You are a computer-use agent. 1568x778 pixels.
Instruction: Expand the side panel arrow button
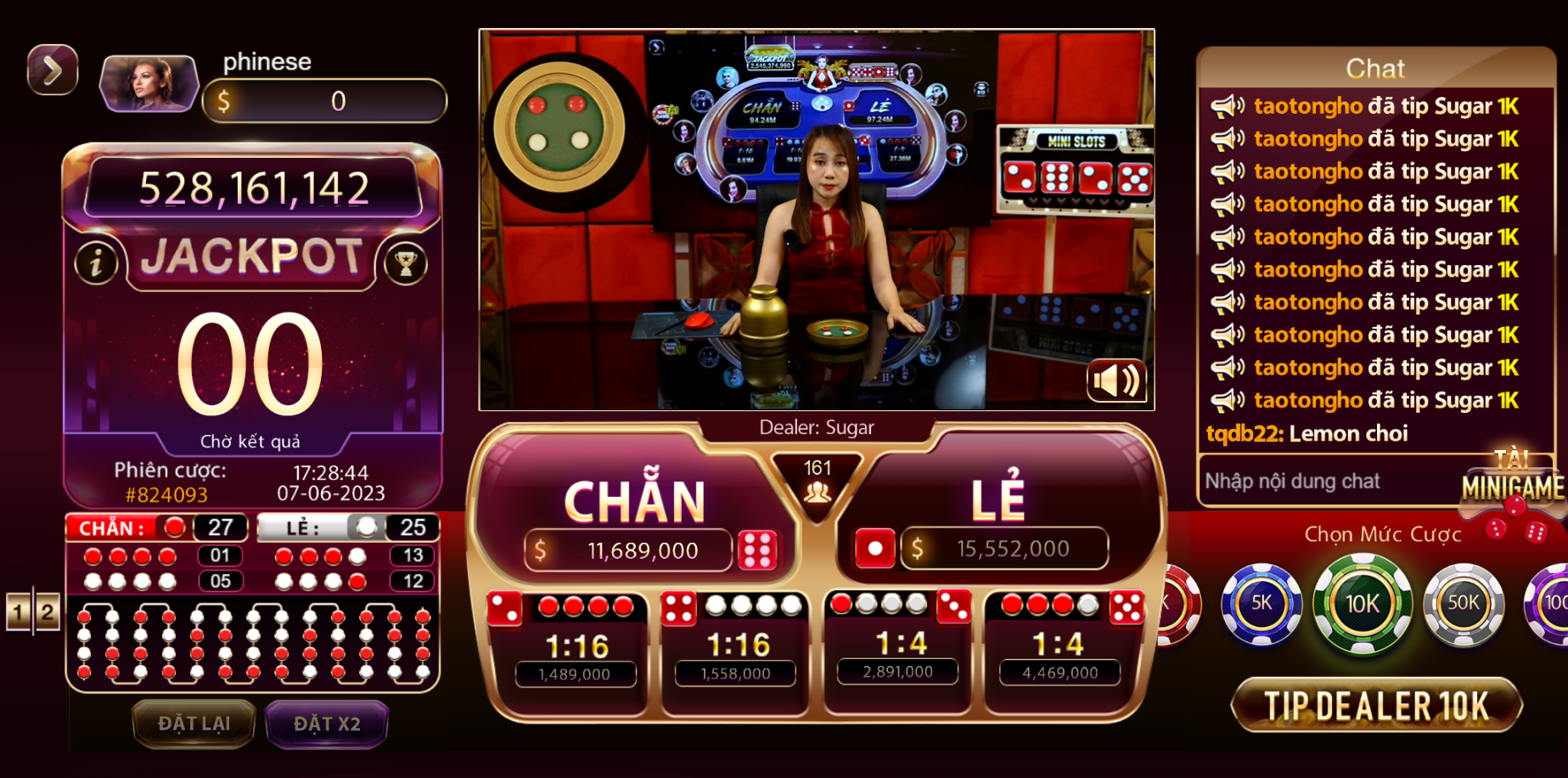pyautogui.click(x=53, y=70)
